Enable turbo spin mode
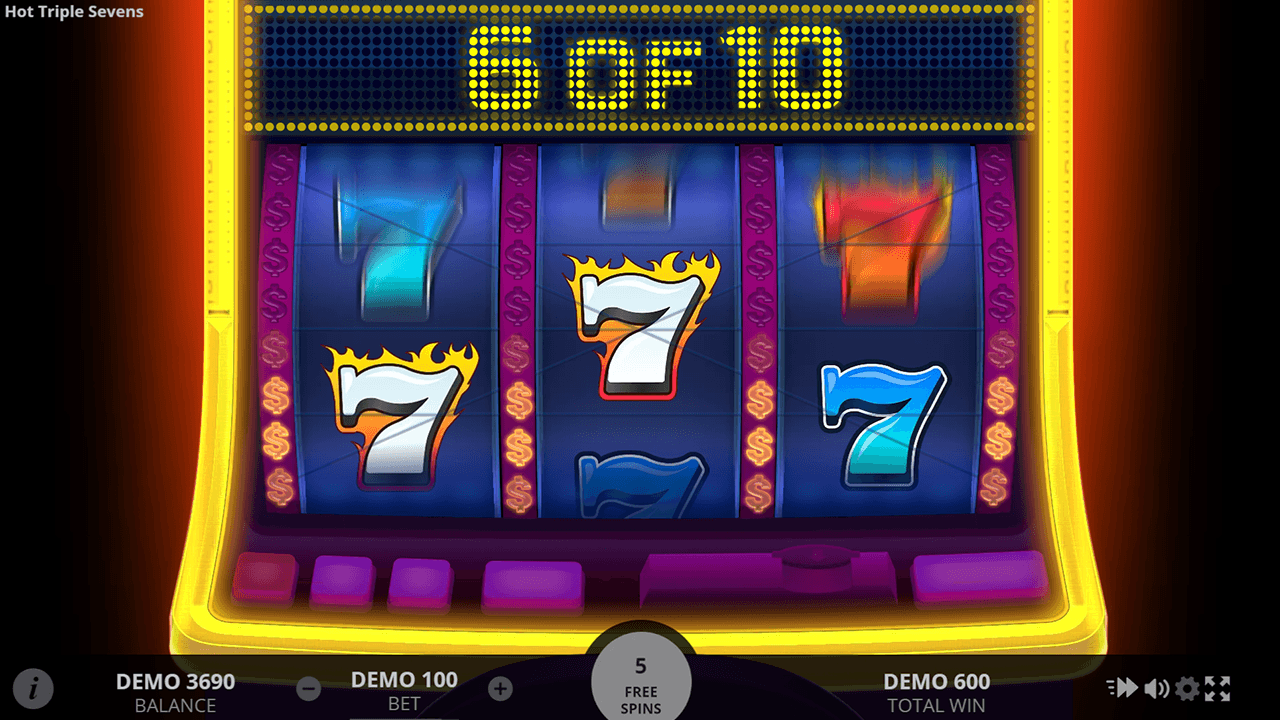This screenshot has height=720, width=1280. tap(1122, 688)
